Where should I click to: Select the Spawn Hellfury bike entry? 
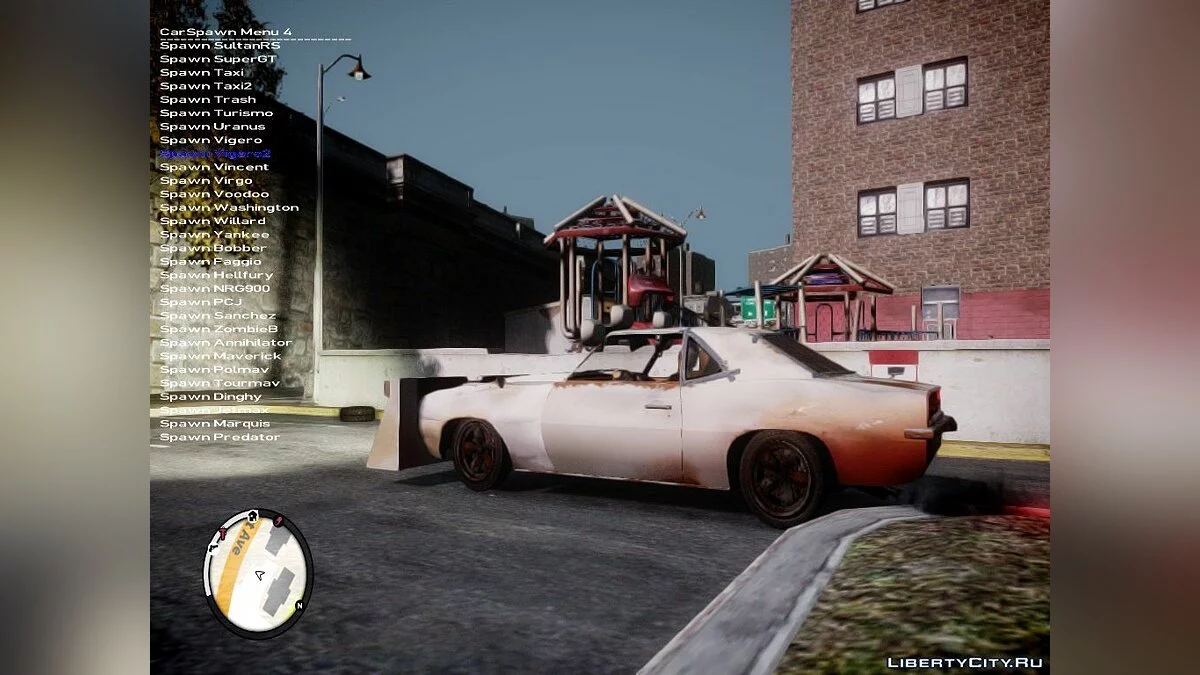(216, 275)
